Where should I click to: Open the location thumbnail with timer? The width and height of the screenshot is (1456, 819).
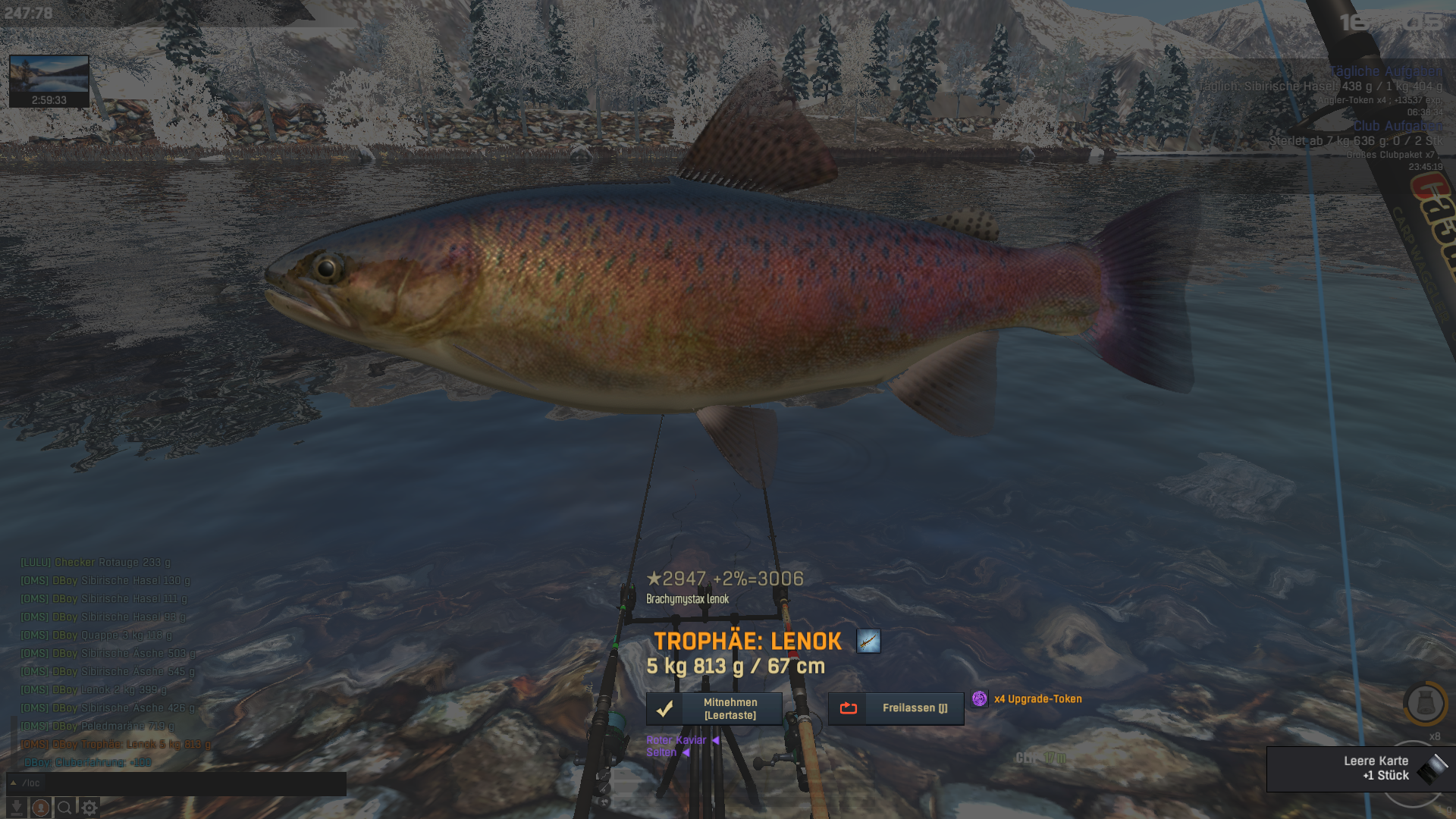[x=49, y=80]
